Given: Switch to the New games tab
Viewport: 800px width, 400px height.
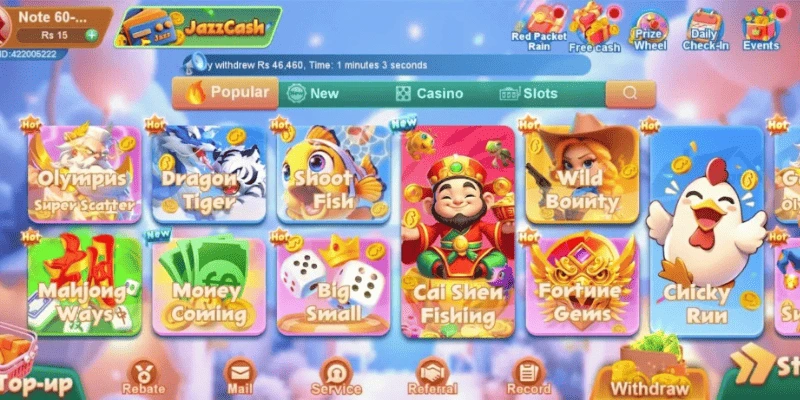Looking at the screenshot, I should 313,93.
